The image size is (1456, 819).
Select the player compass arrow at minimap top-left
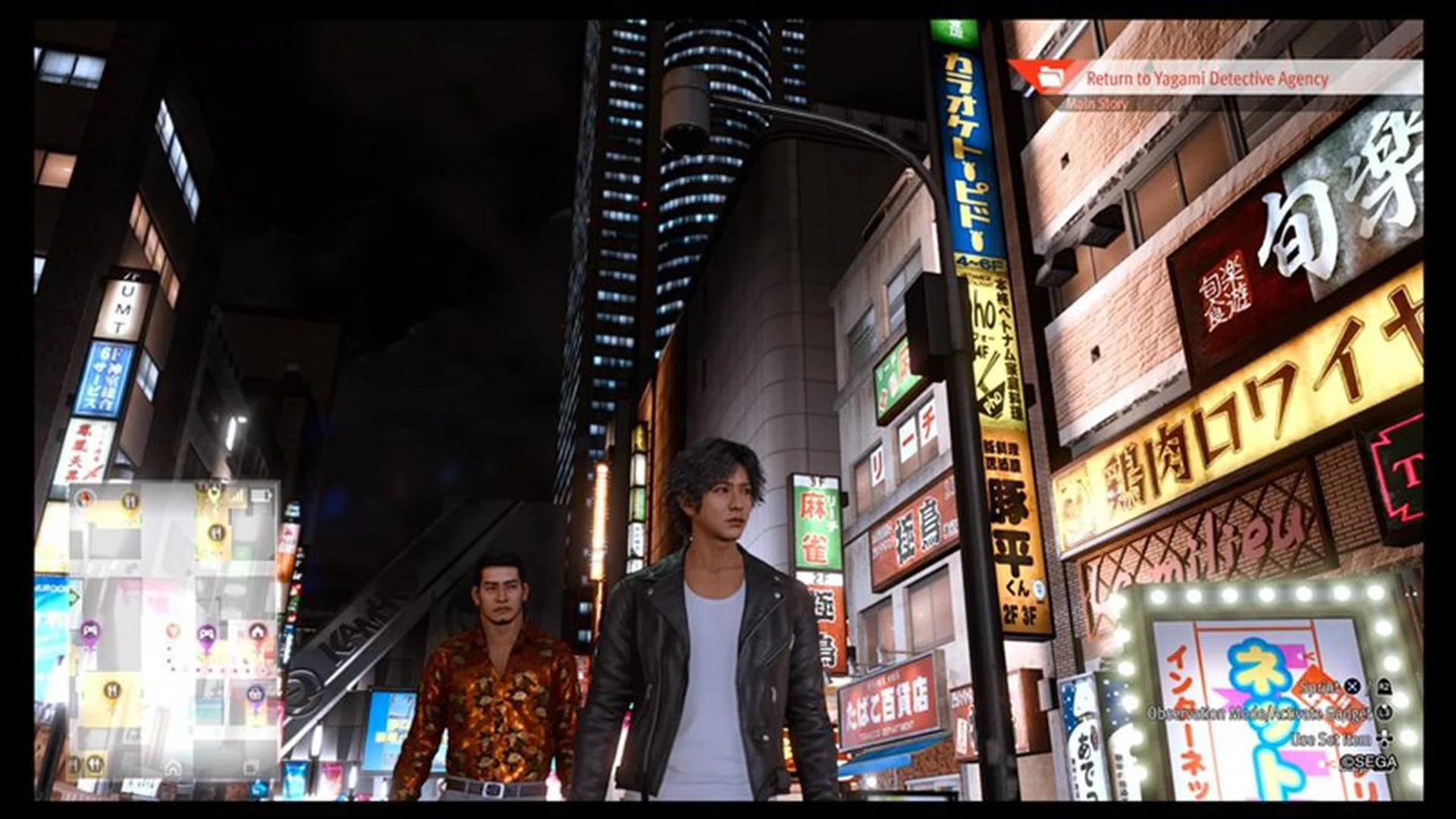coord(84,497)
